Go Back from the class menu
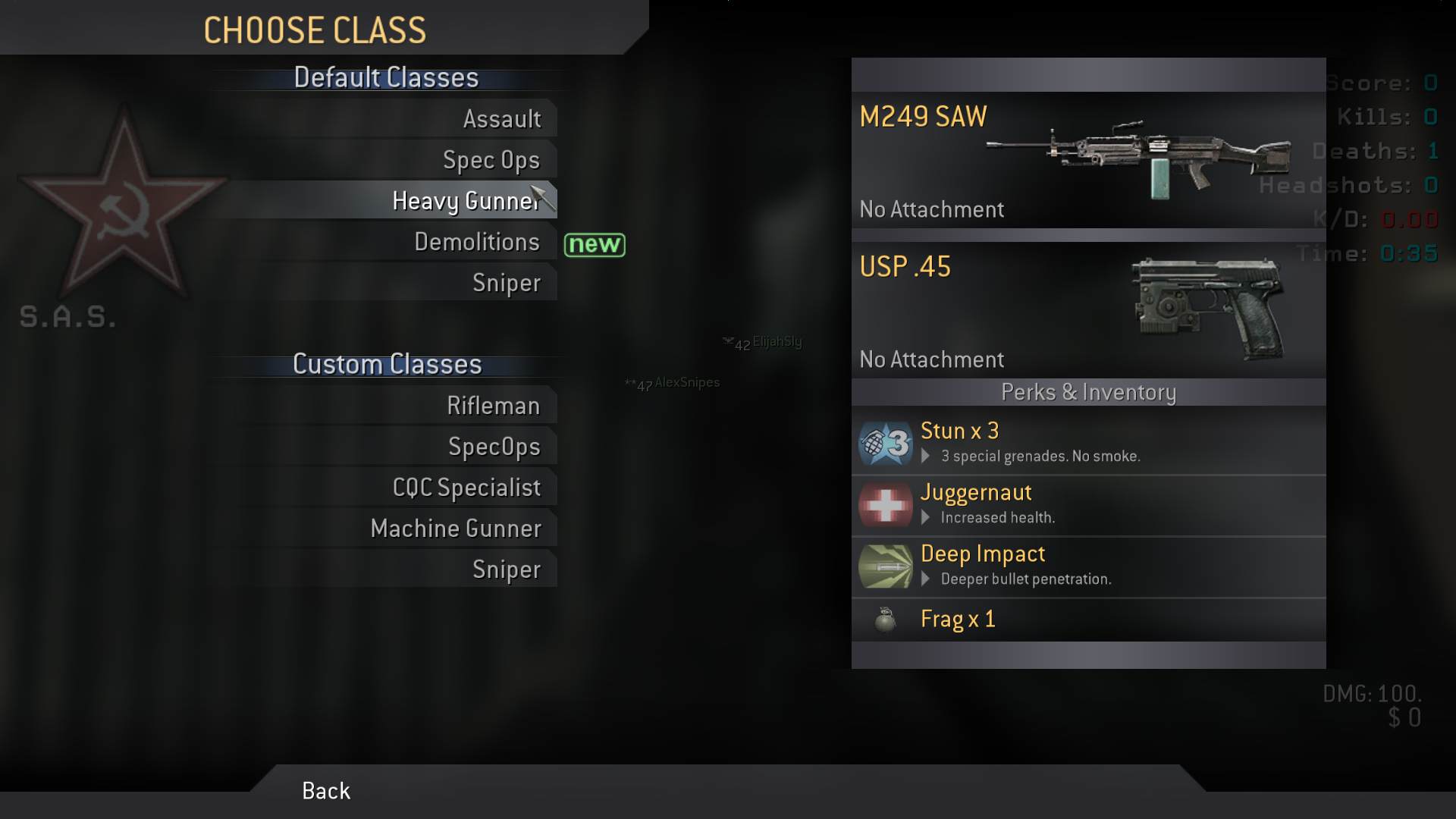1456x819 pixels. (x=326, y=791)
